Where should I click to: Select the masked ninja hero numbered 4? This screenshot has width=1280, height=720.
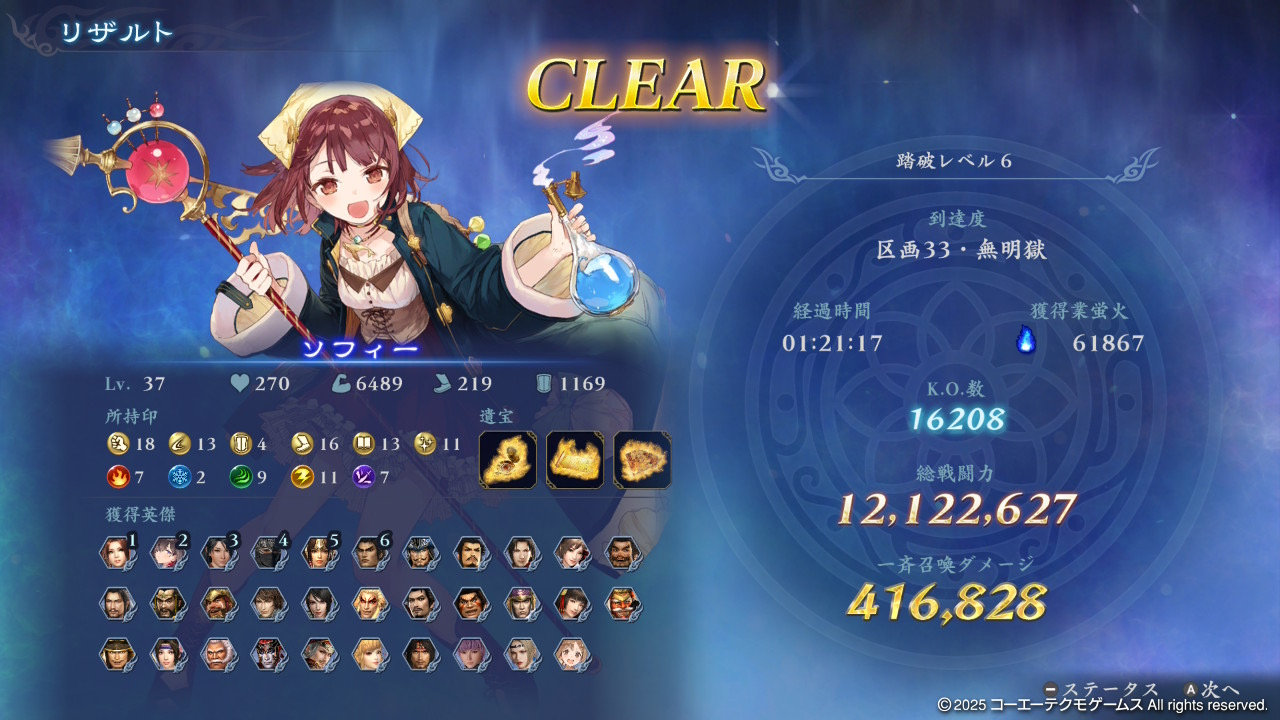coord(267,553)
